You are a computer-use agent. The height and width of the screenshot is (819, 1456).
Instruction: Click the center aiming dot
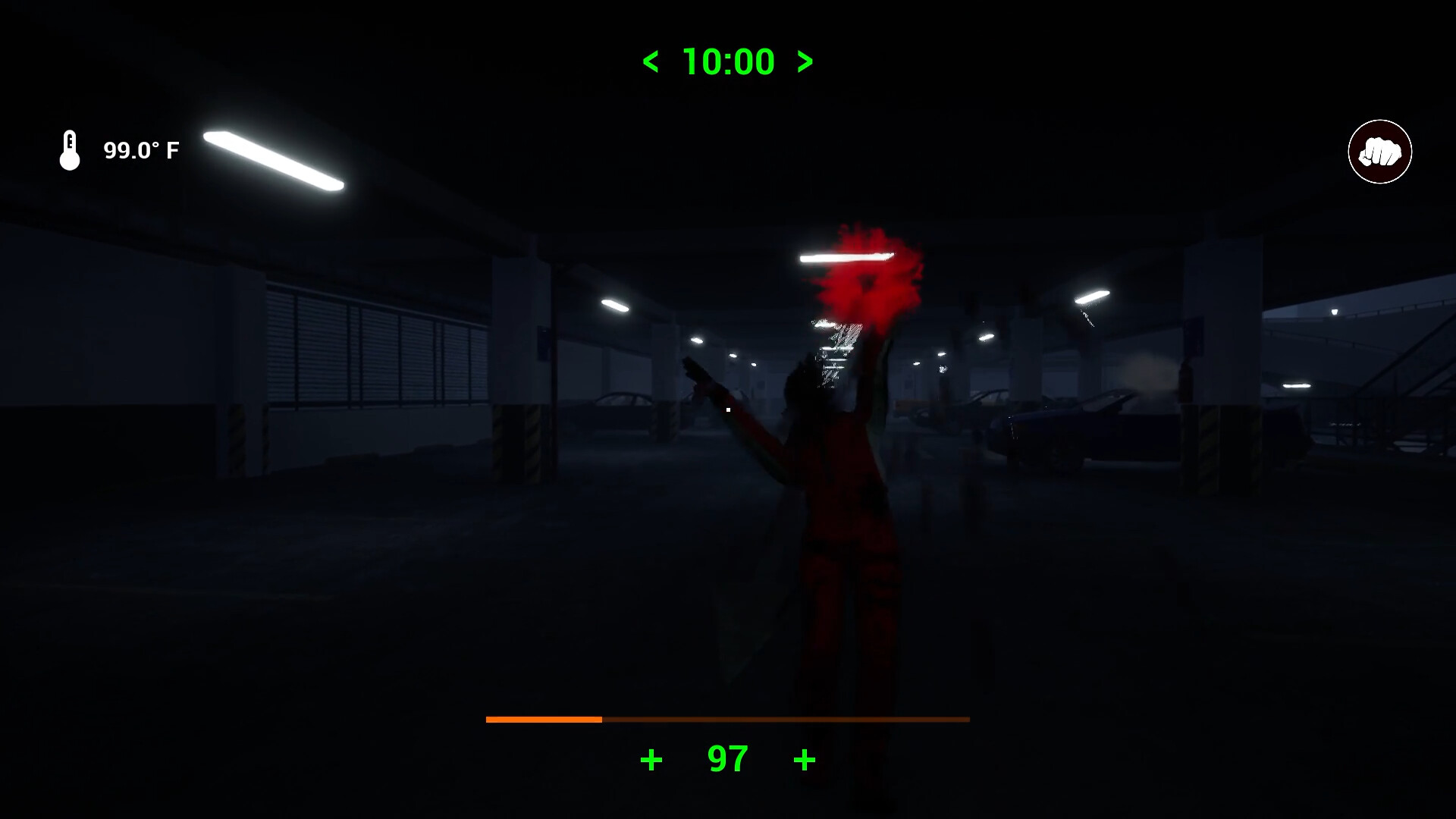click(727, 409)
